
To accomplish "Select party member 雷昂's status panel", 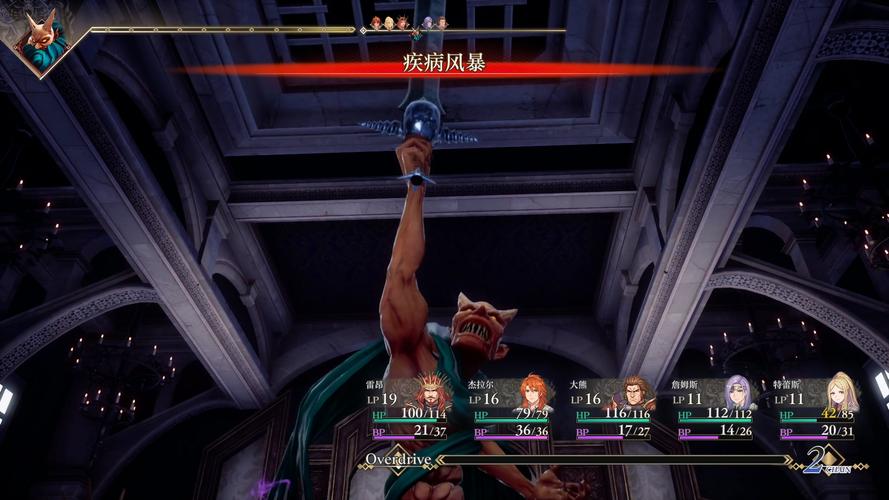I will [408, 408].
